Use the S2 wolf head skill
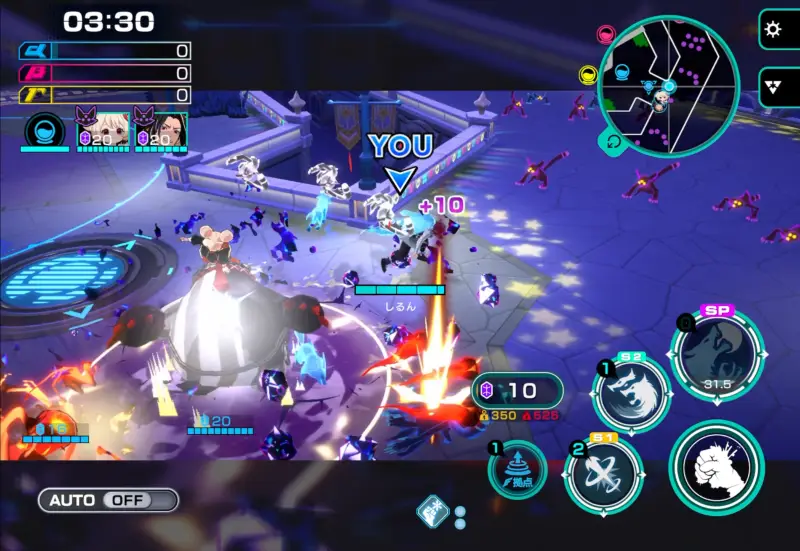 point(631,394)
